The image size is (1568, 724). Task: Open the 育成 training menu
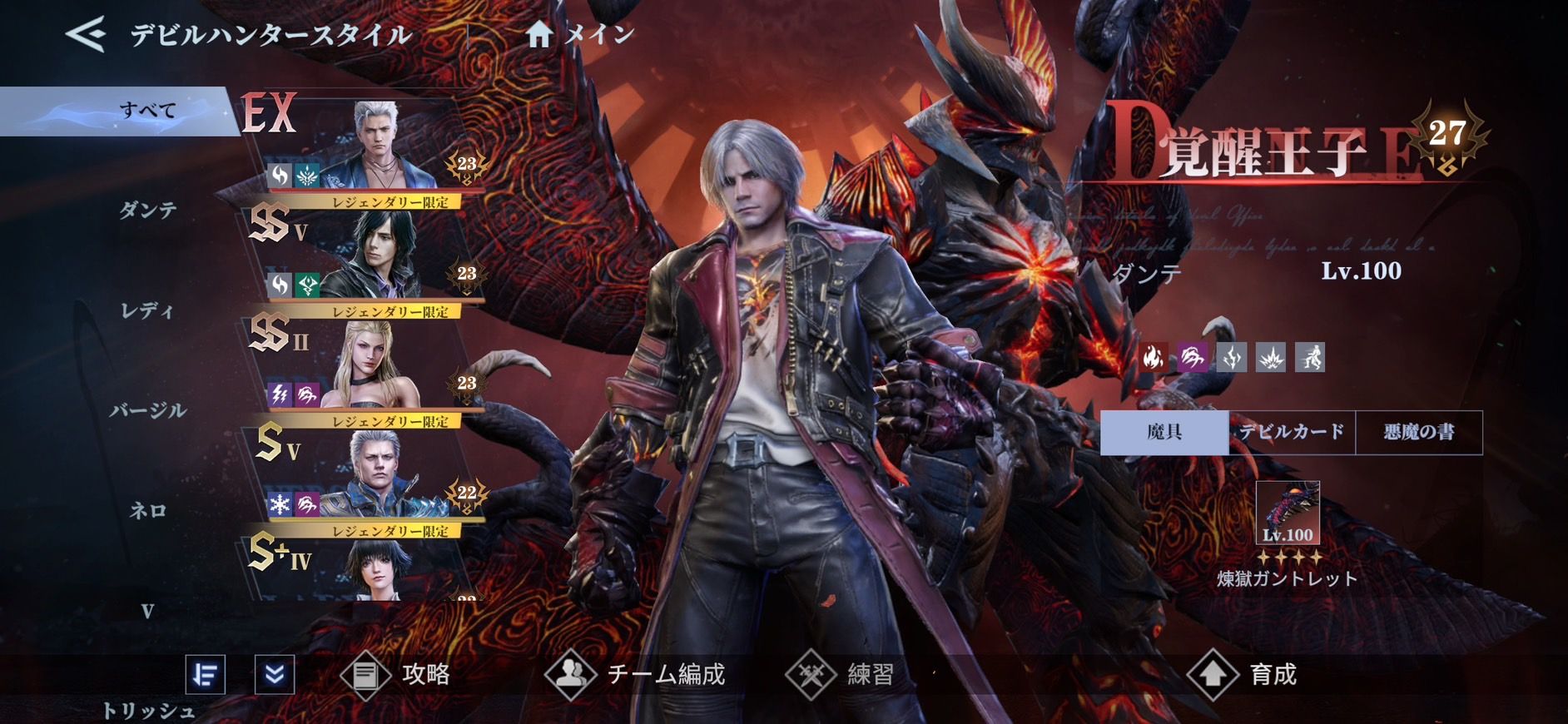click(1243, 674)
